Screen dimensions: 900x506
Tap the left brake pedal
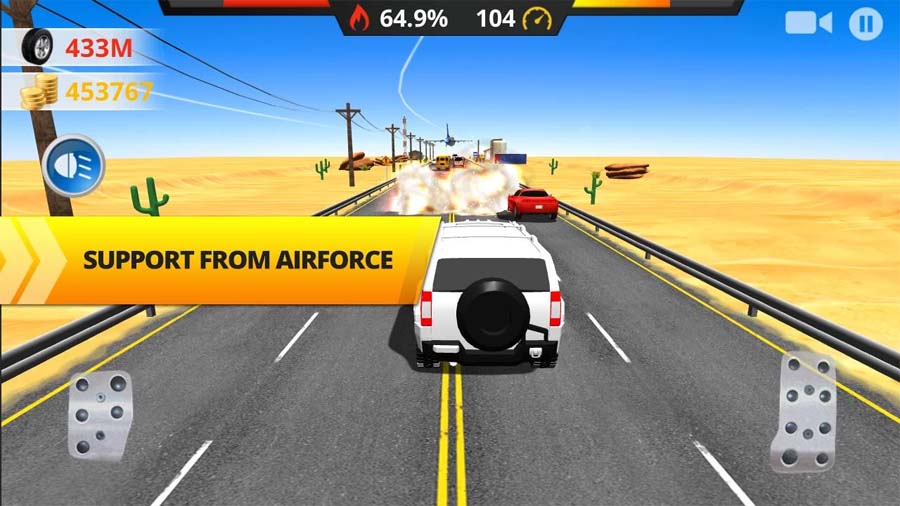99,414
